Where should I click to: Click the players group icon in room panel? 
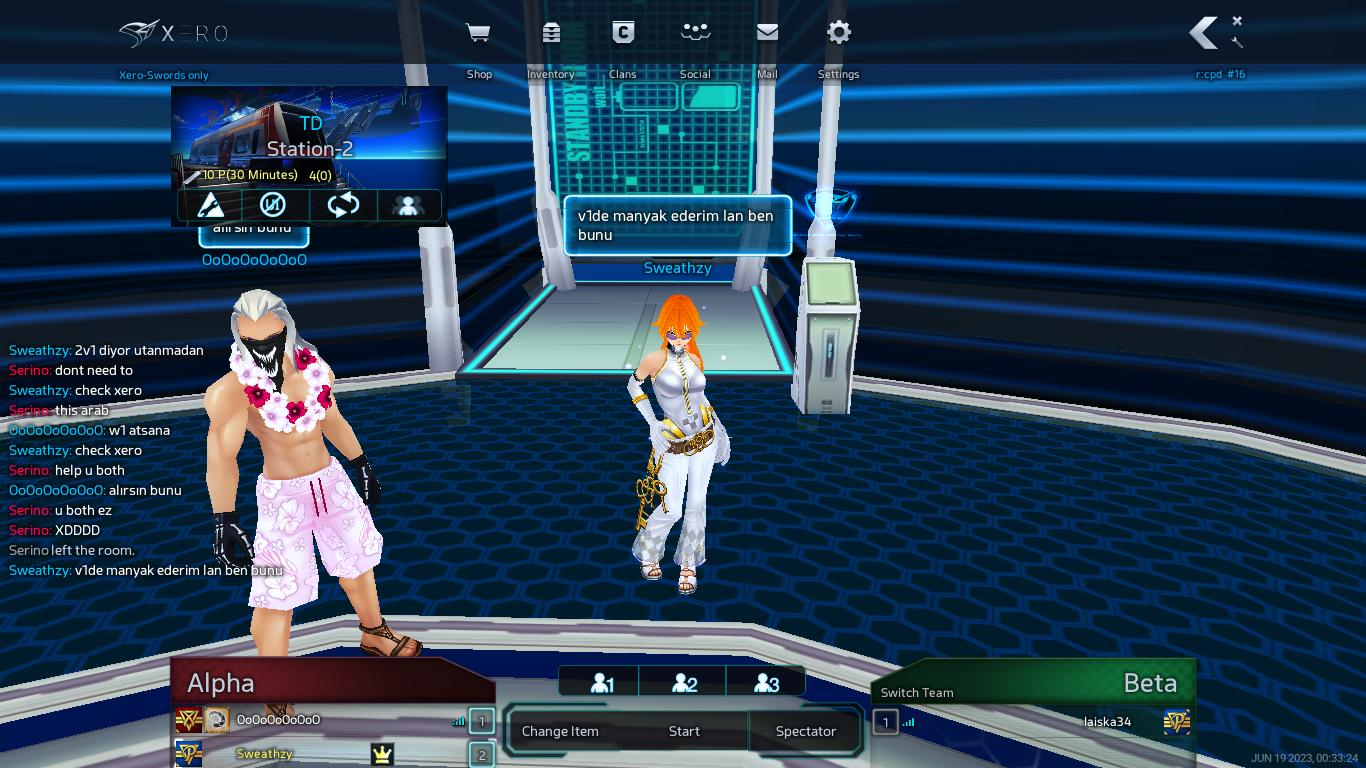pos(407,205)
